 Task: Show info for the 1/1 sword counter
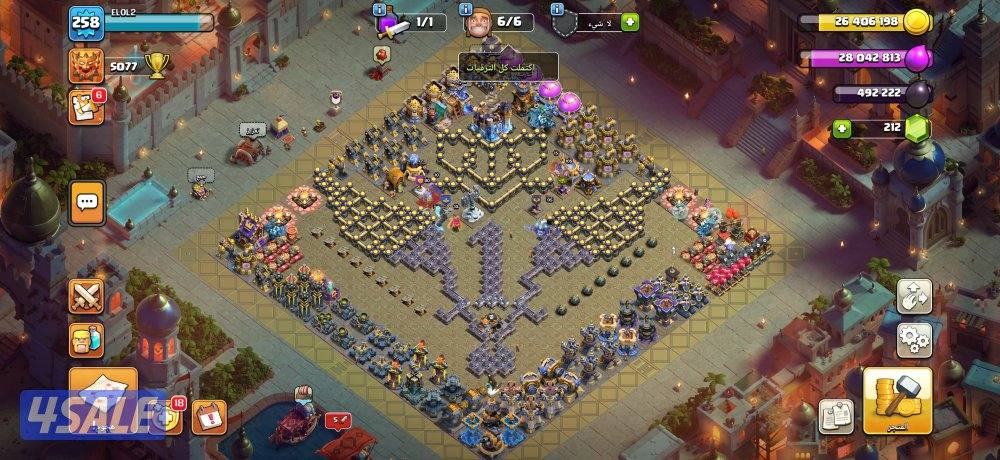tap(381, 9)
